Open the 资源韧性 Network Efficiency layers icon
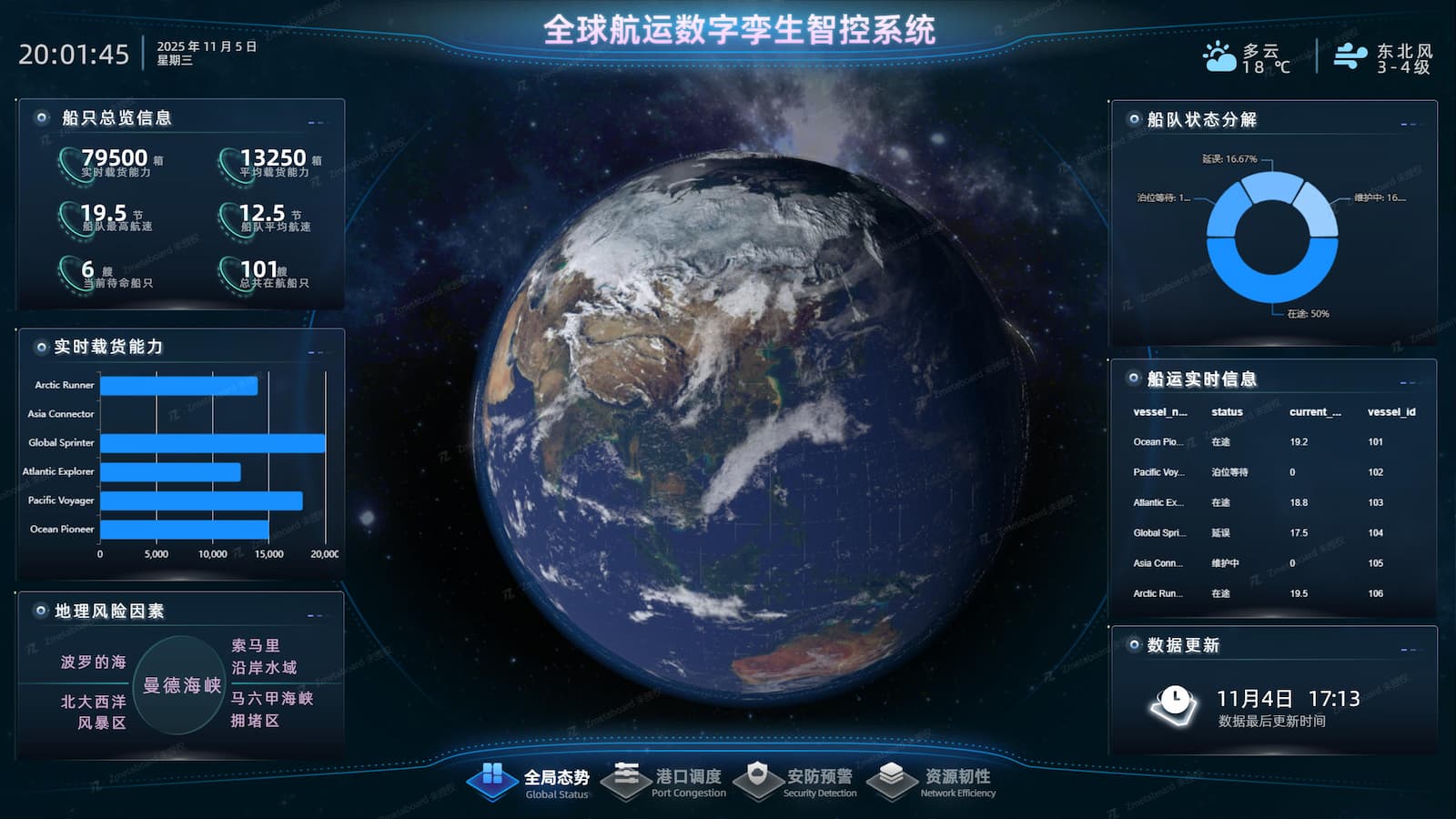Screen dimensions: 1456x819 893,778
